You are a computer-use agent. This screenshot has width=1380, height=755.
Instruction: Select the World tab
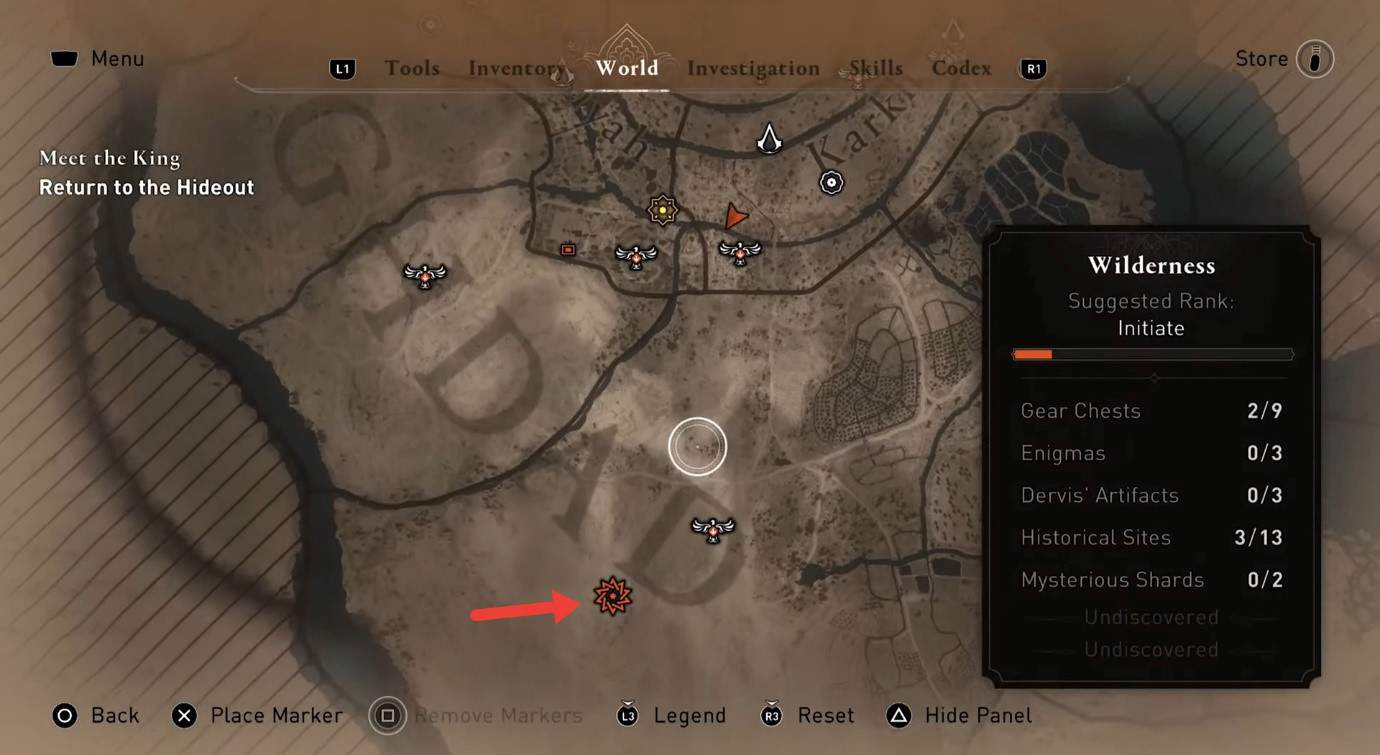626,68
